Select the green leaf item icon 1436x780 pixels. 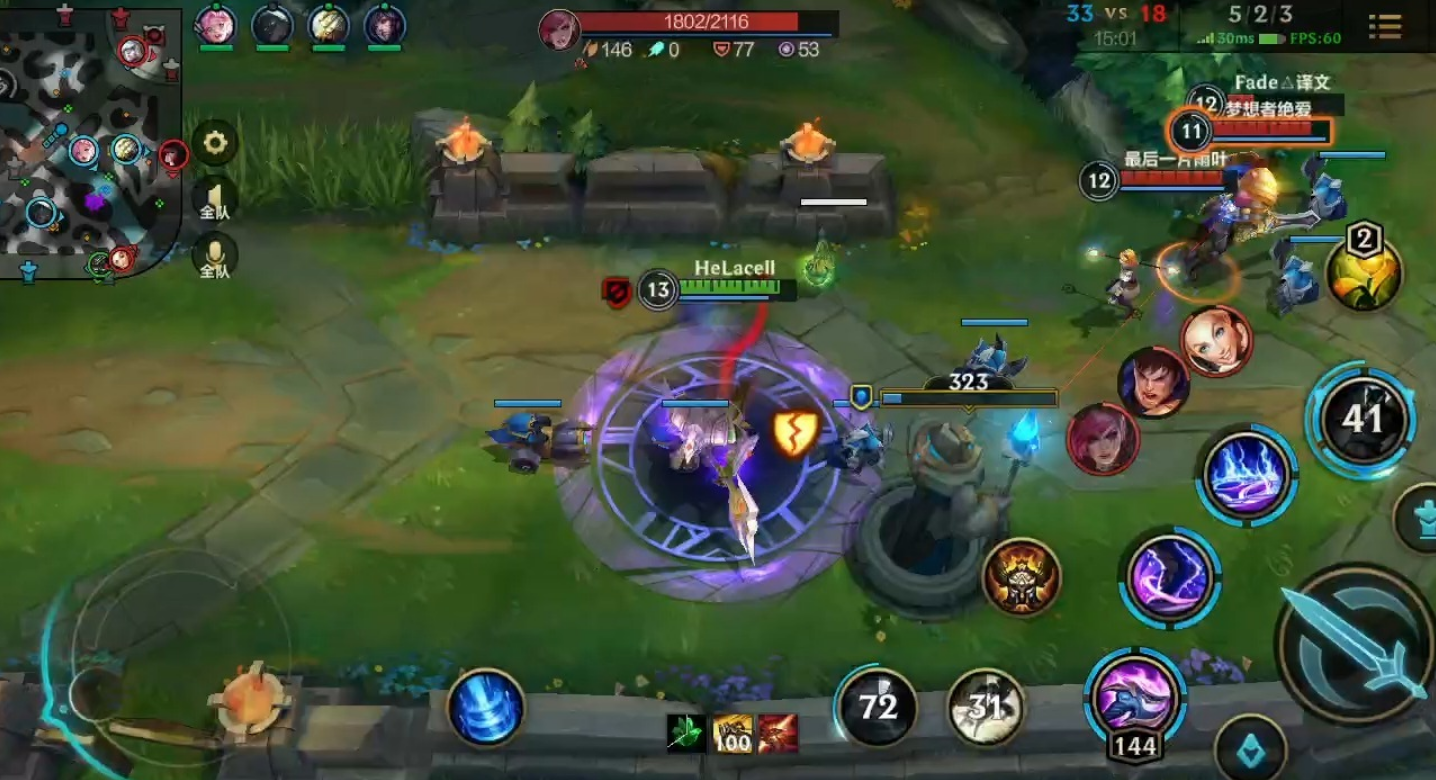685,734
